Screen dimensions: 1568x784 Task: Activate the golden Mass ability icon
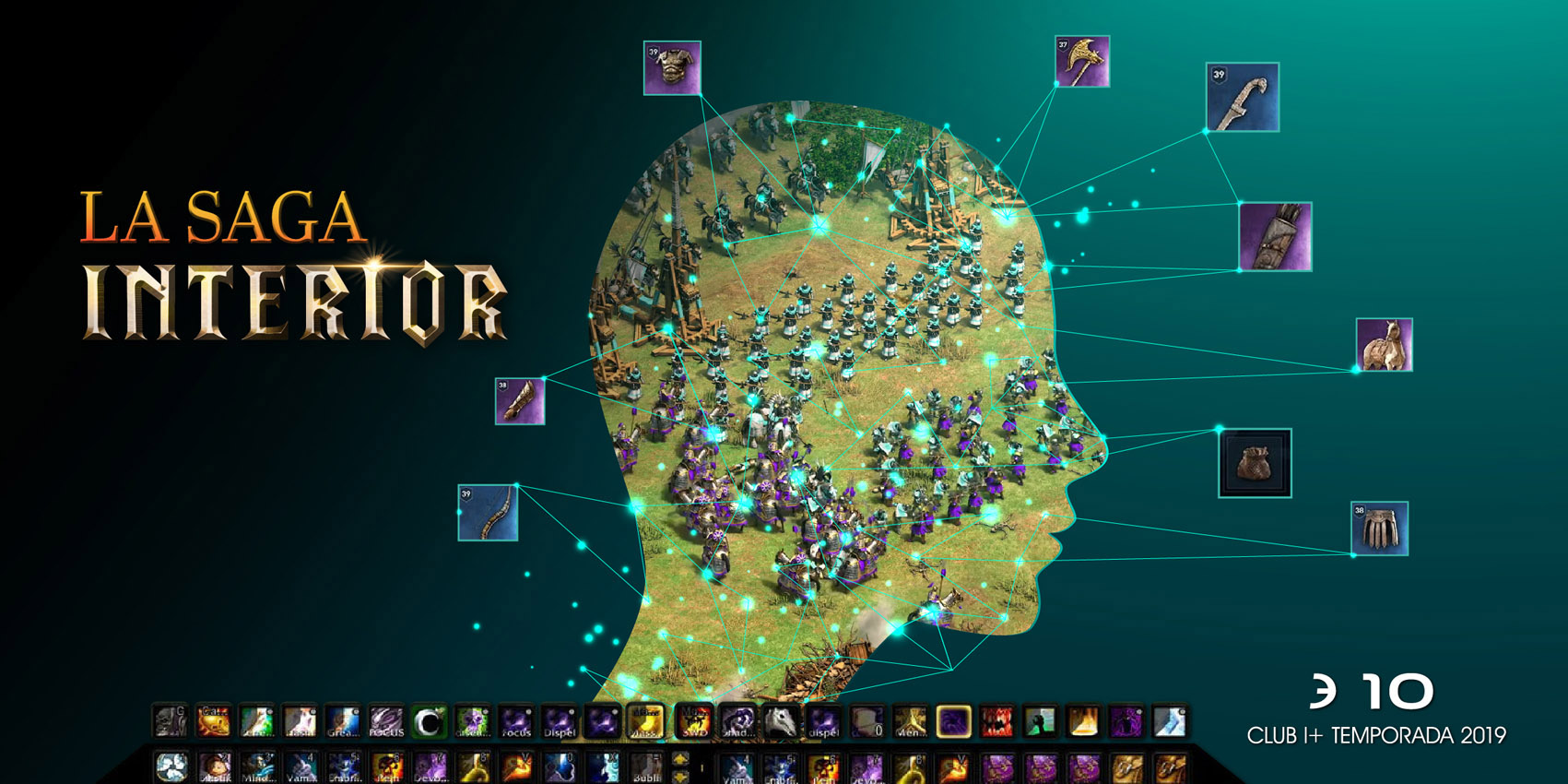(x=645, y=722)
